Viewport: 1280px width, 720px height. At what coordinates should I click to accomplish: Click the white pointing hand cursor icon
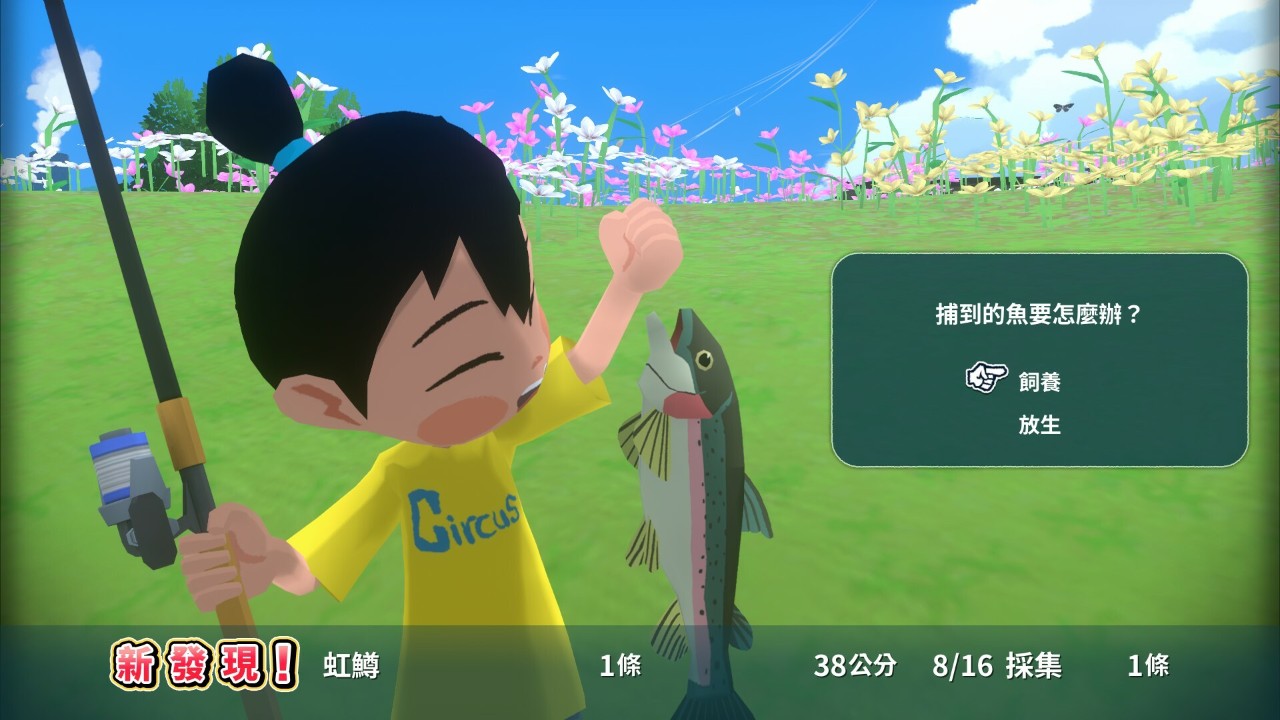point(985,378)
